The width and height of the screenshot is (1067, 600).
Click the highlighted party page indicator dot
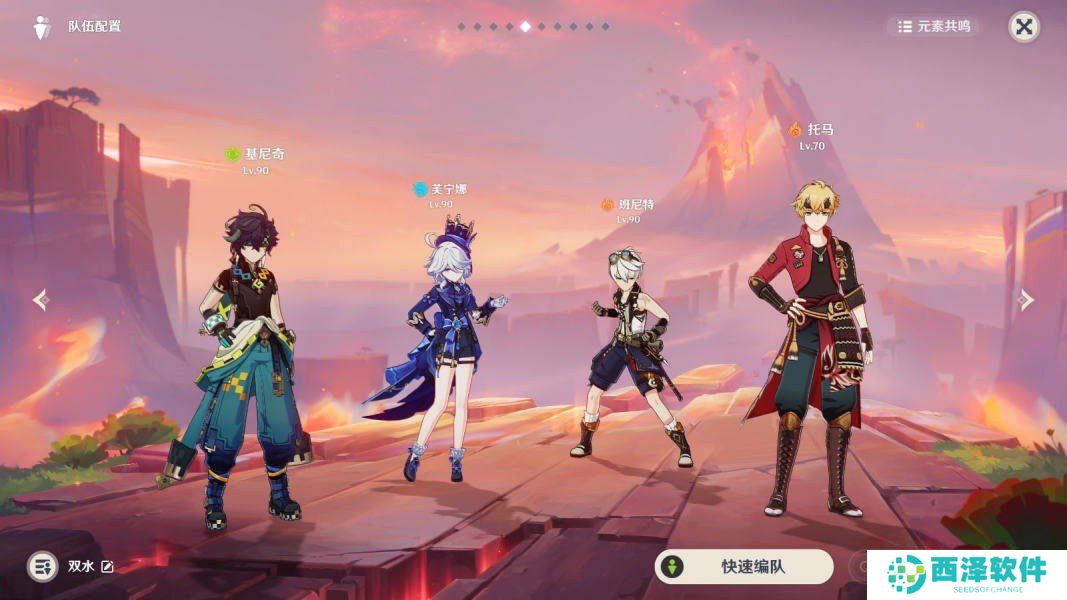(x=525, y=27)
